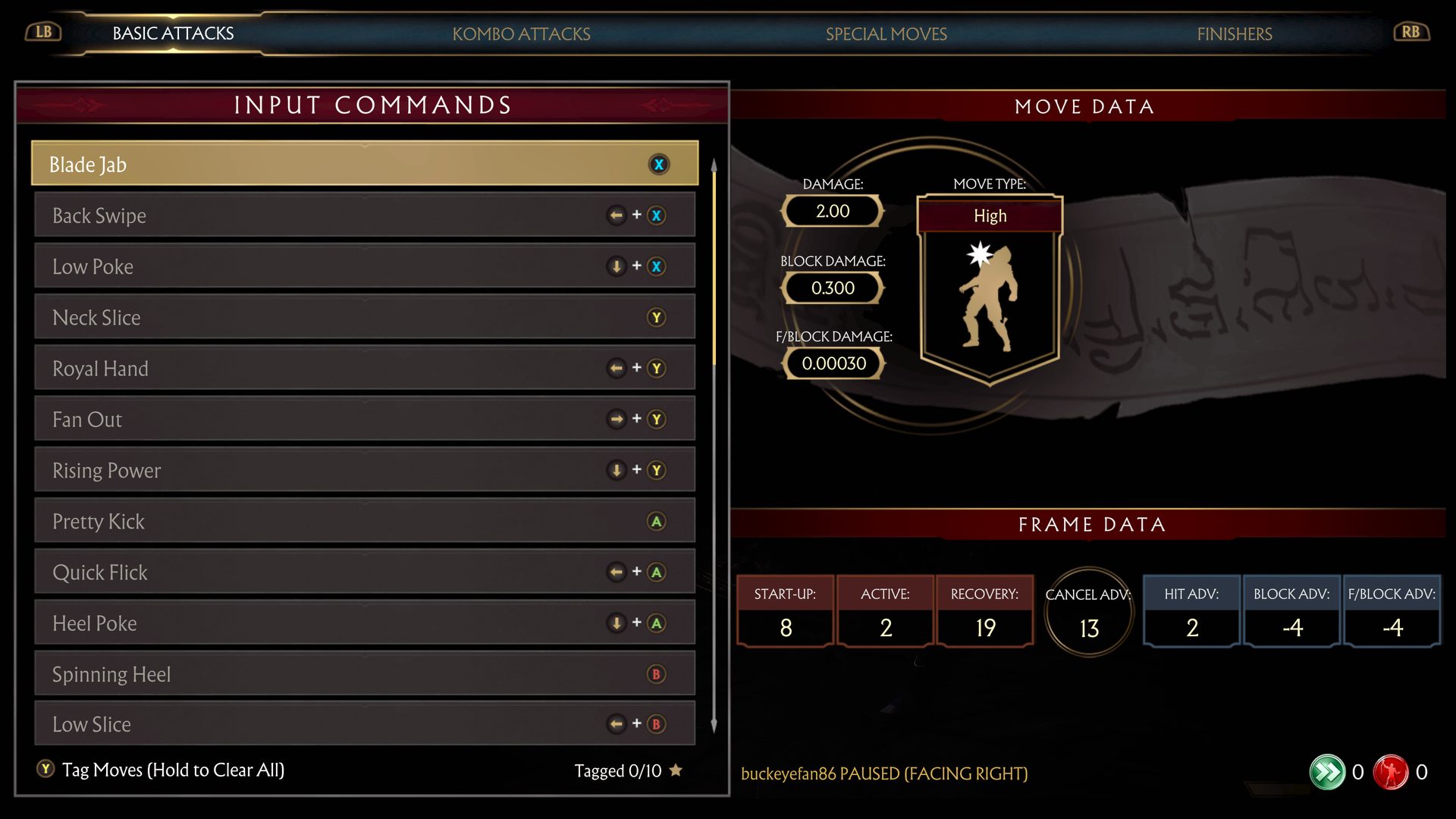The width and height of the screenshot is (1456, 819).
Task: Select the Pretty Kick entry
Action: (364, 521)
